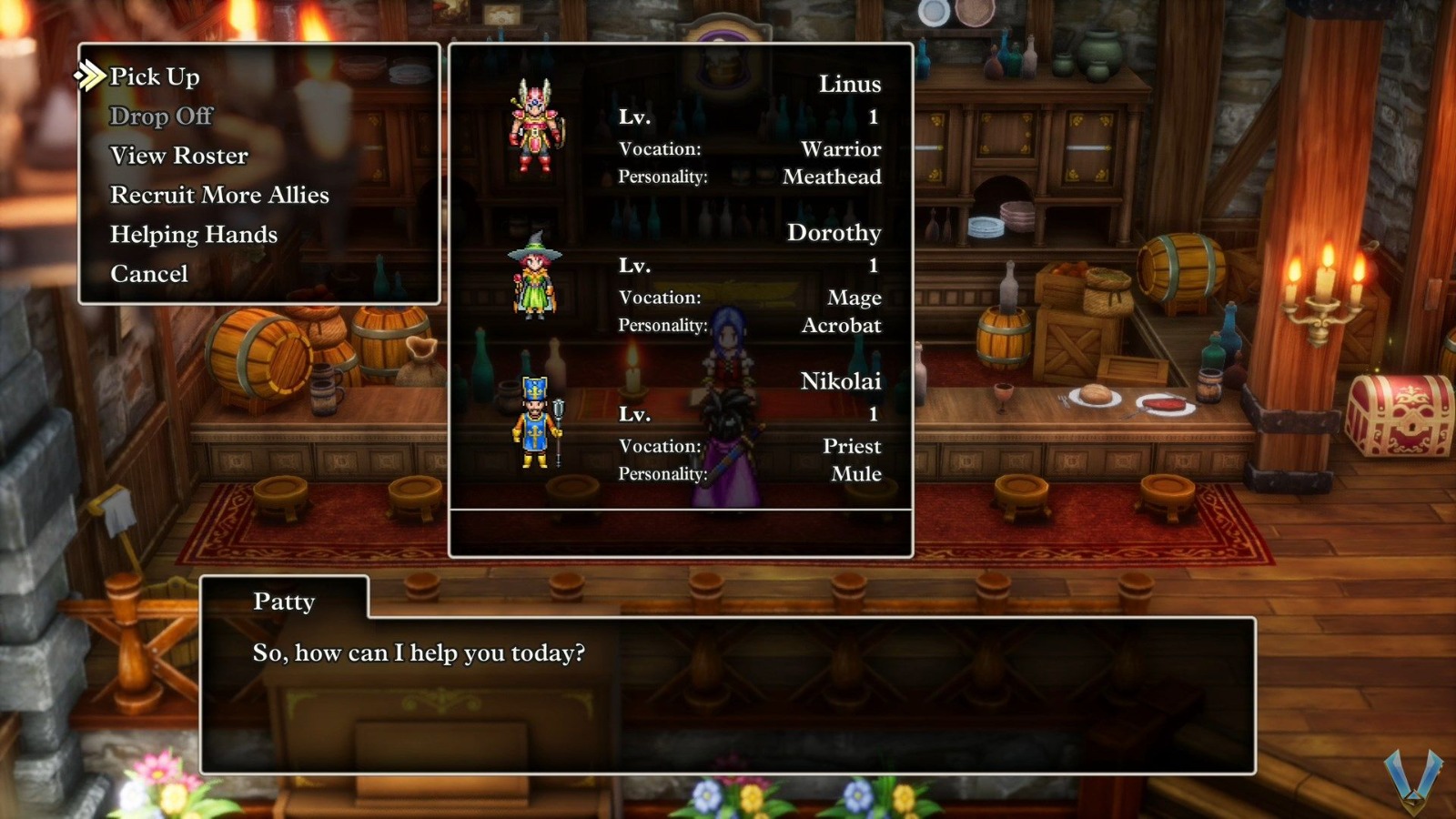Screen dimensions: 1456x819
Task: Click the red treasure chest
Action: [1397, 414]
